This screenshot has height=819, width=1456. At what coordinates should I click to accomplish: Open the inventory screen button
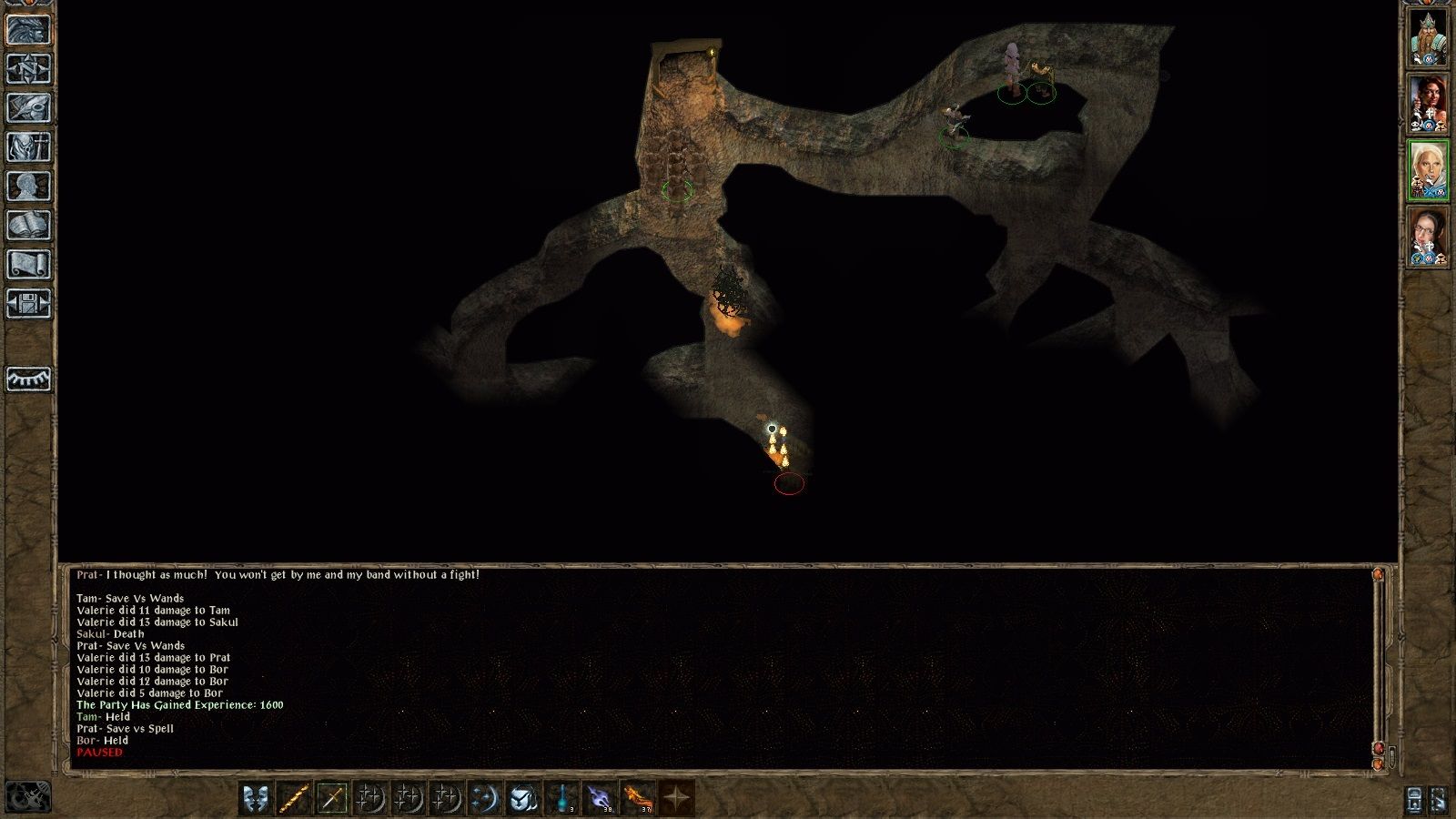(28, 147)
